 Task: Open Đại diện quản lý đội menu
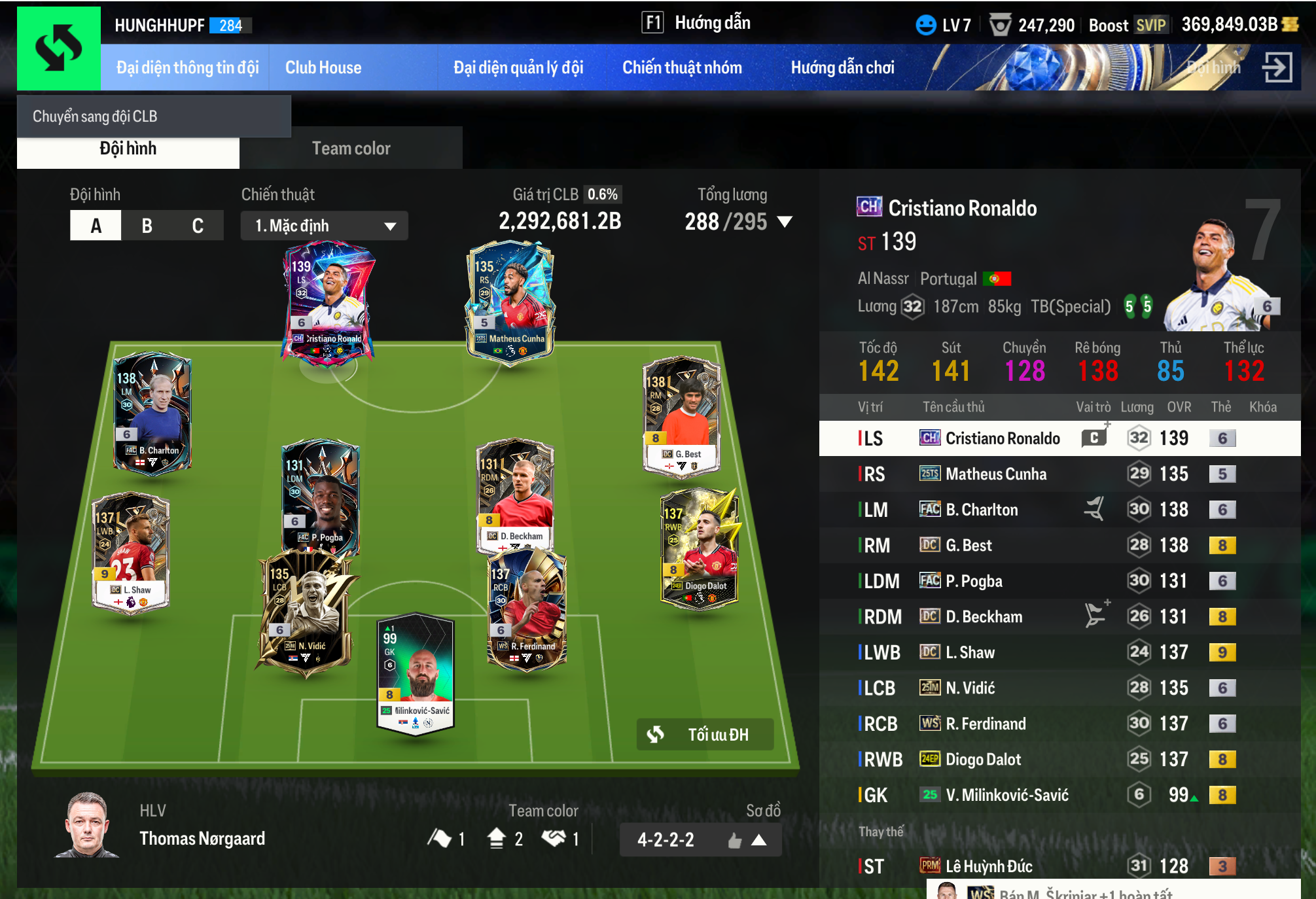(x=518, y=67)
